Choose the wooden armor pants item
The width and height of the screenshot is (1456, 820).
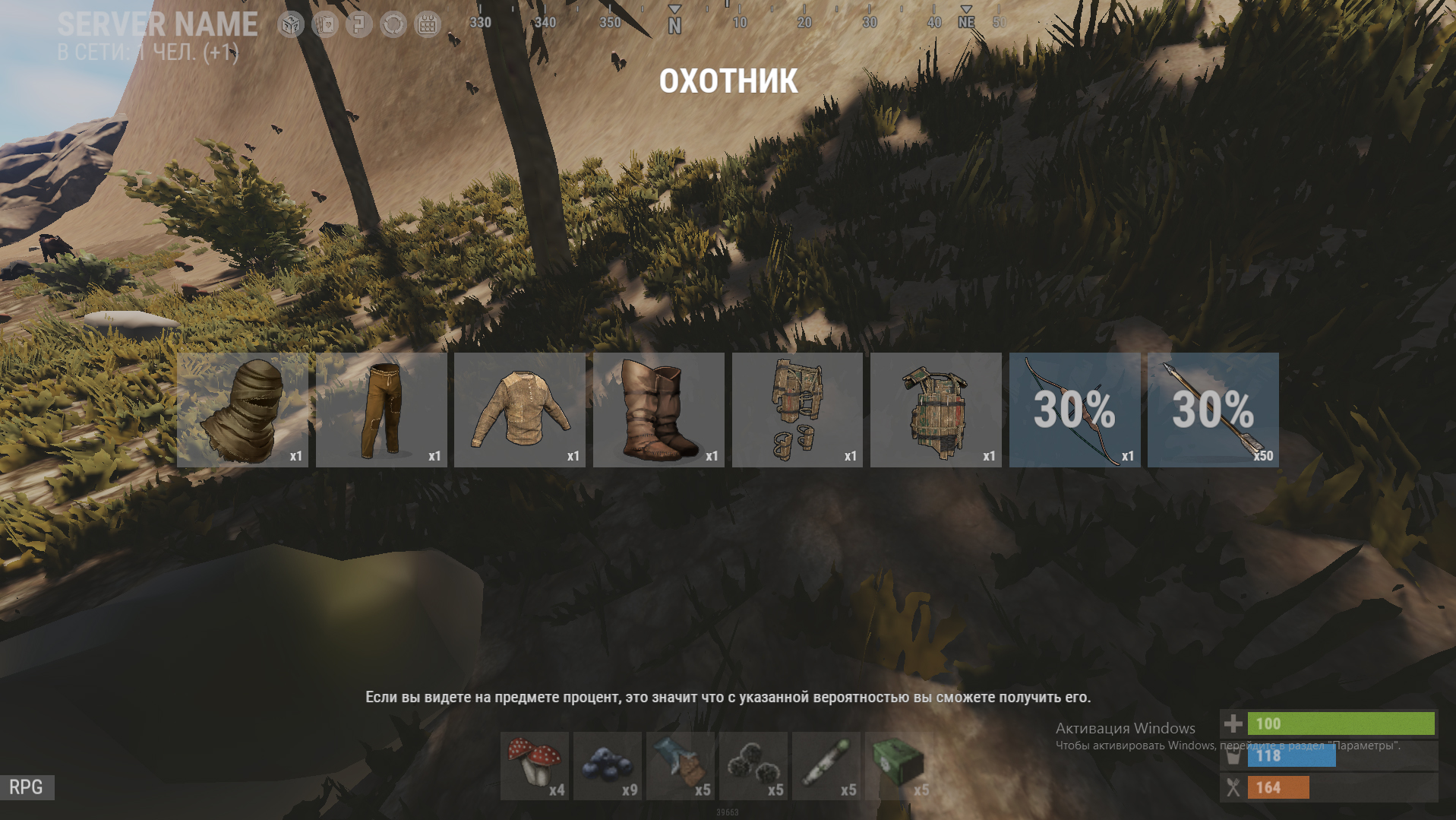[797, 410]
